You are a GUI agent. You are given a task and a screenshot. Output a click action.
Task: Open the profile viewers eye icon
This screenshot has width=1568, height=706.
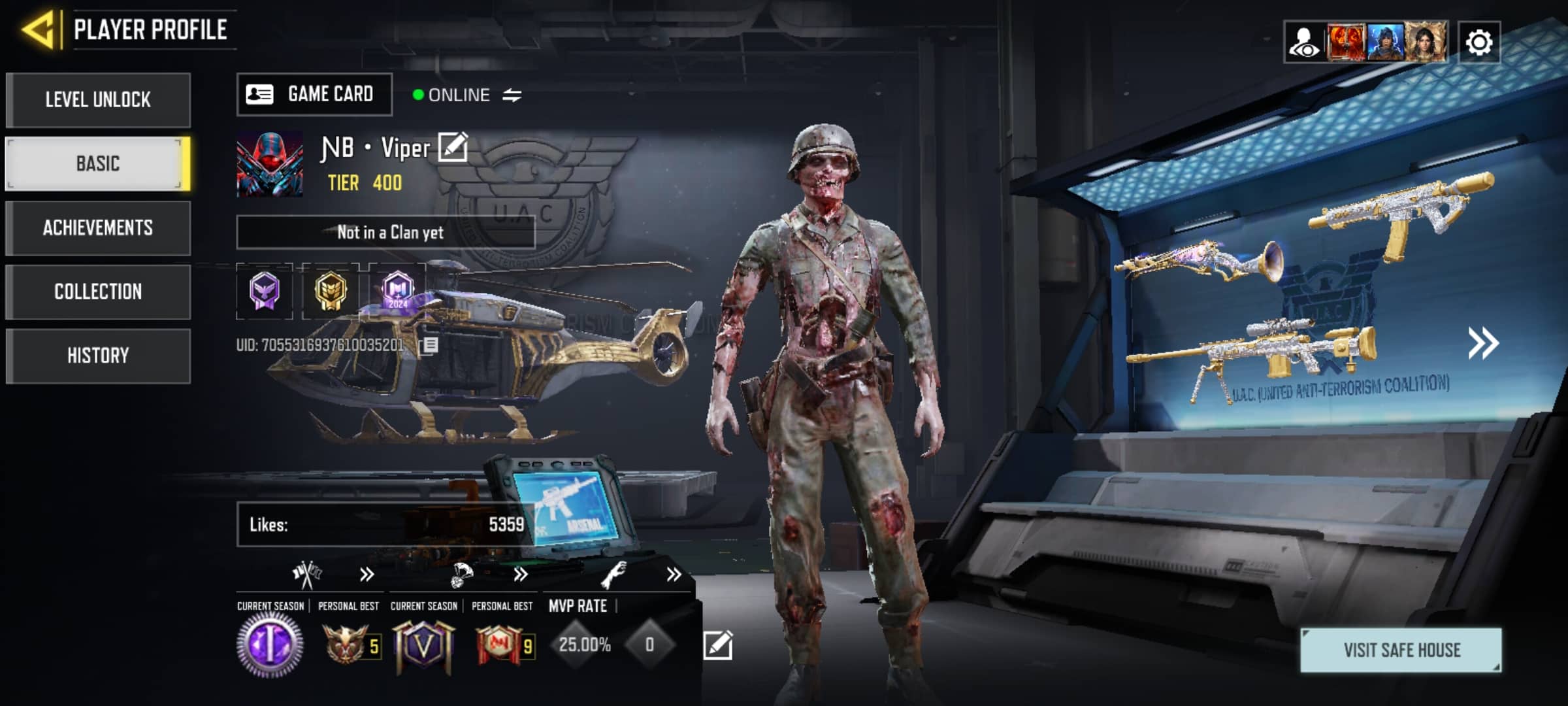tap(1304, 43)
